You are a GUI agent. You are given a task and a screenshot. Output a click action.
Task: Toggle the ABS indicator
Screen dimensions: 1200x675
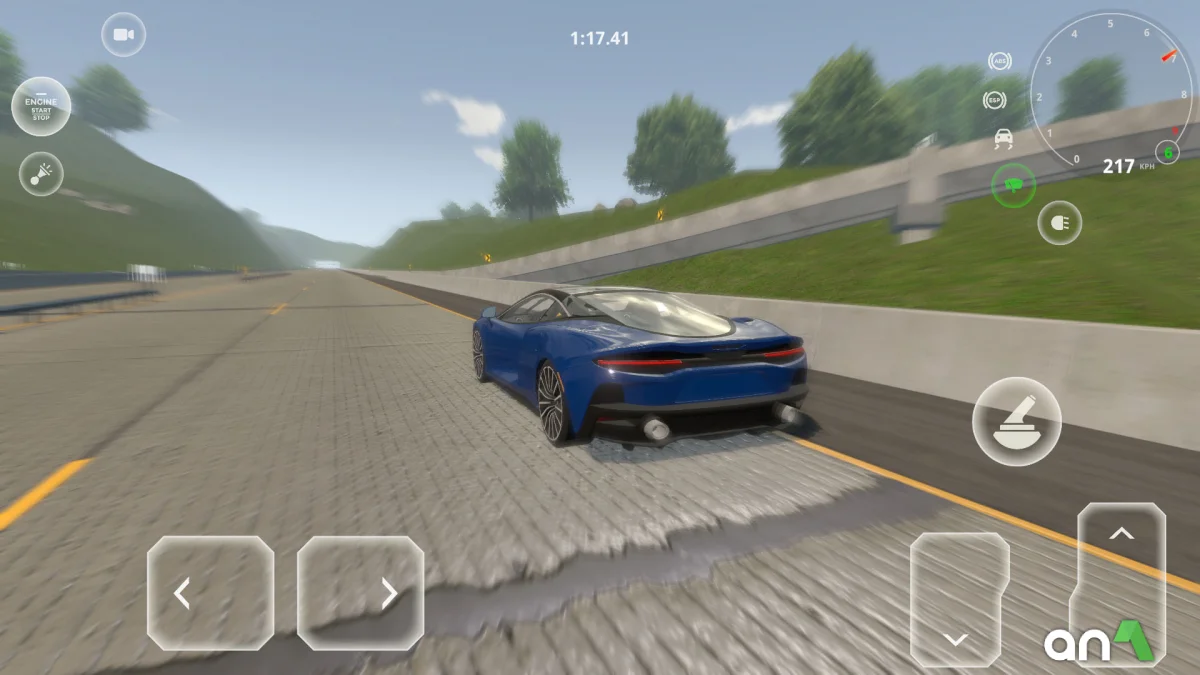tap(999, 62)
